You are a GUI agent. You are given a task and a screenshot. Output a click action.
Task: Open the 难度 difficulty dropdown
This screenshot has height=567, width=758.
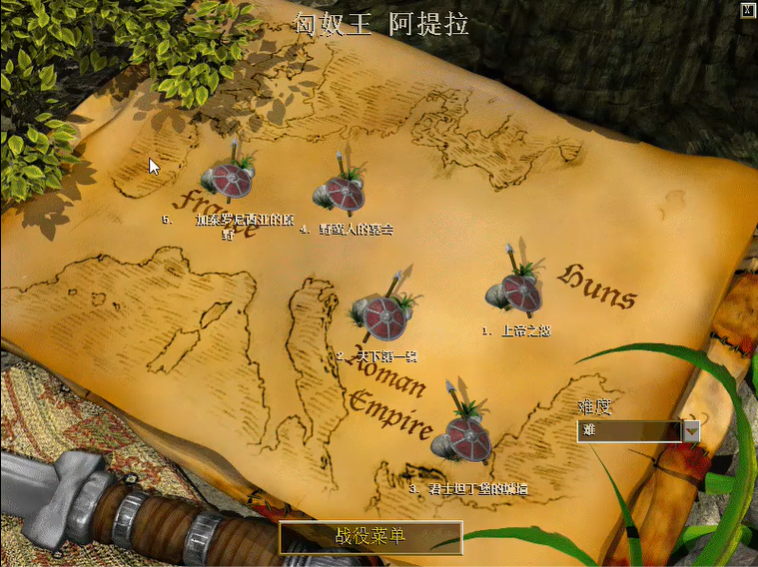pyautogui.click(x=690, y=431)
